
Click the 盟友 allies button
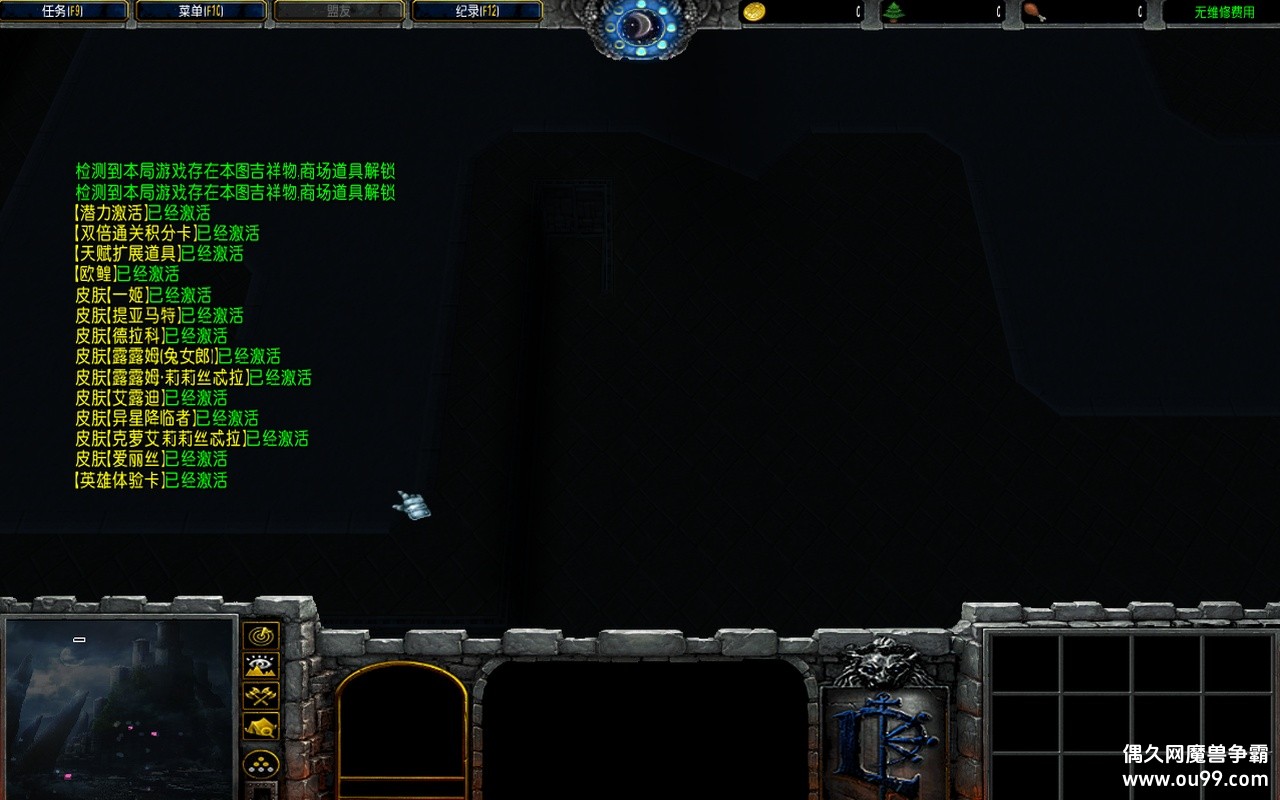tap(339, 11)
